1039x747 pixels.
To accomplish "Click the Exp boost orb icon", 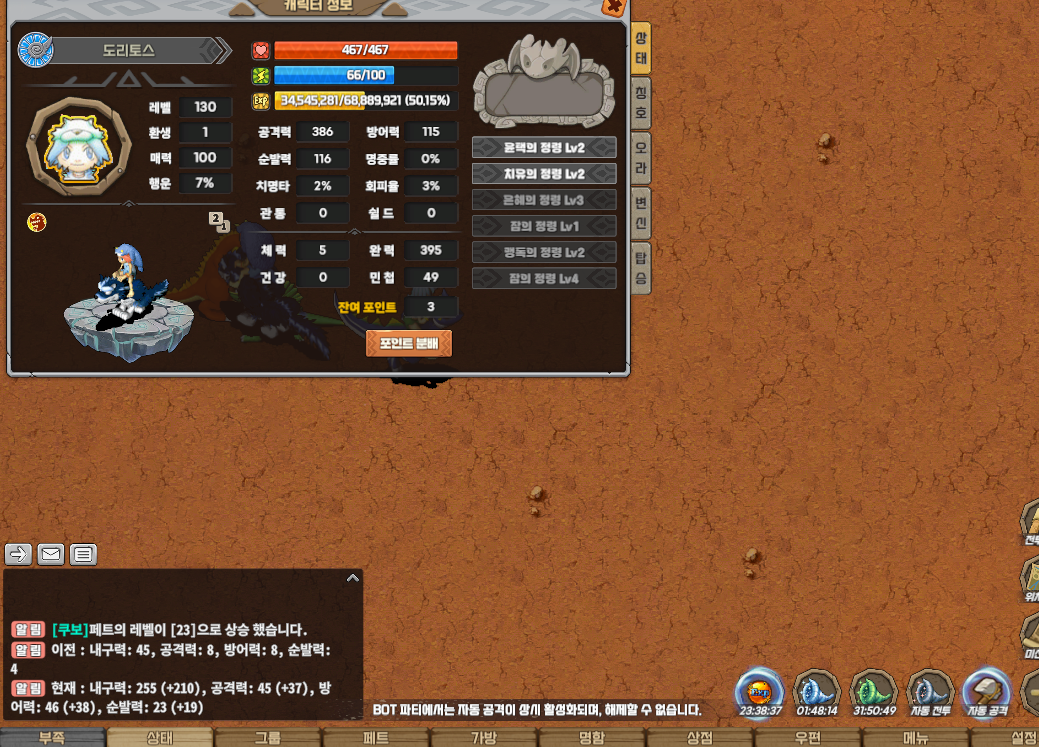I will pyautogui.click(x=758, y=692).
